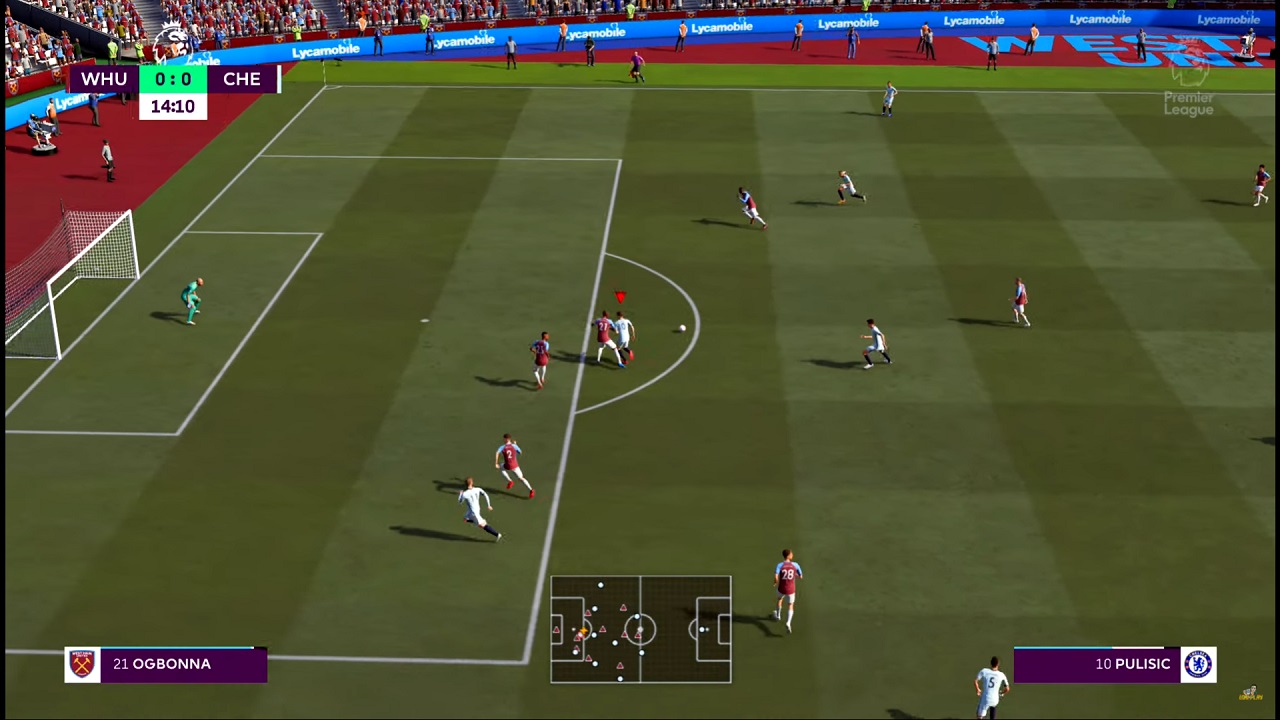Click the Chelsea club crest
The image size is (1280, 720).
click(1198, 664)
